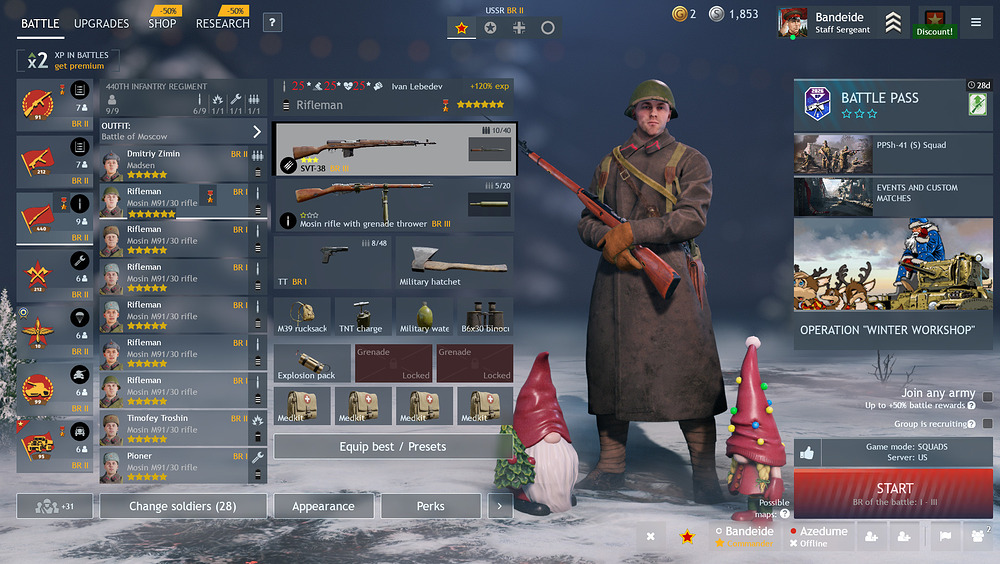Open the Appearance customization
The image size is (1000, 564).
point(323,506)
